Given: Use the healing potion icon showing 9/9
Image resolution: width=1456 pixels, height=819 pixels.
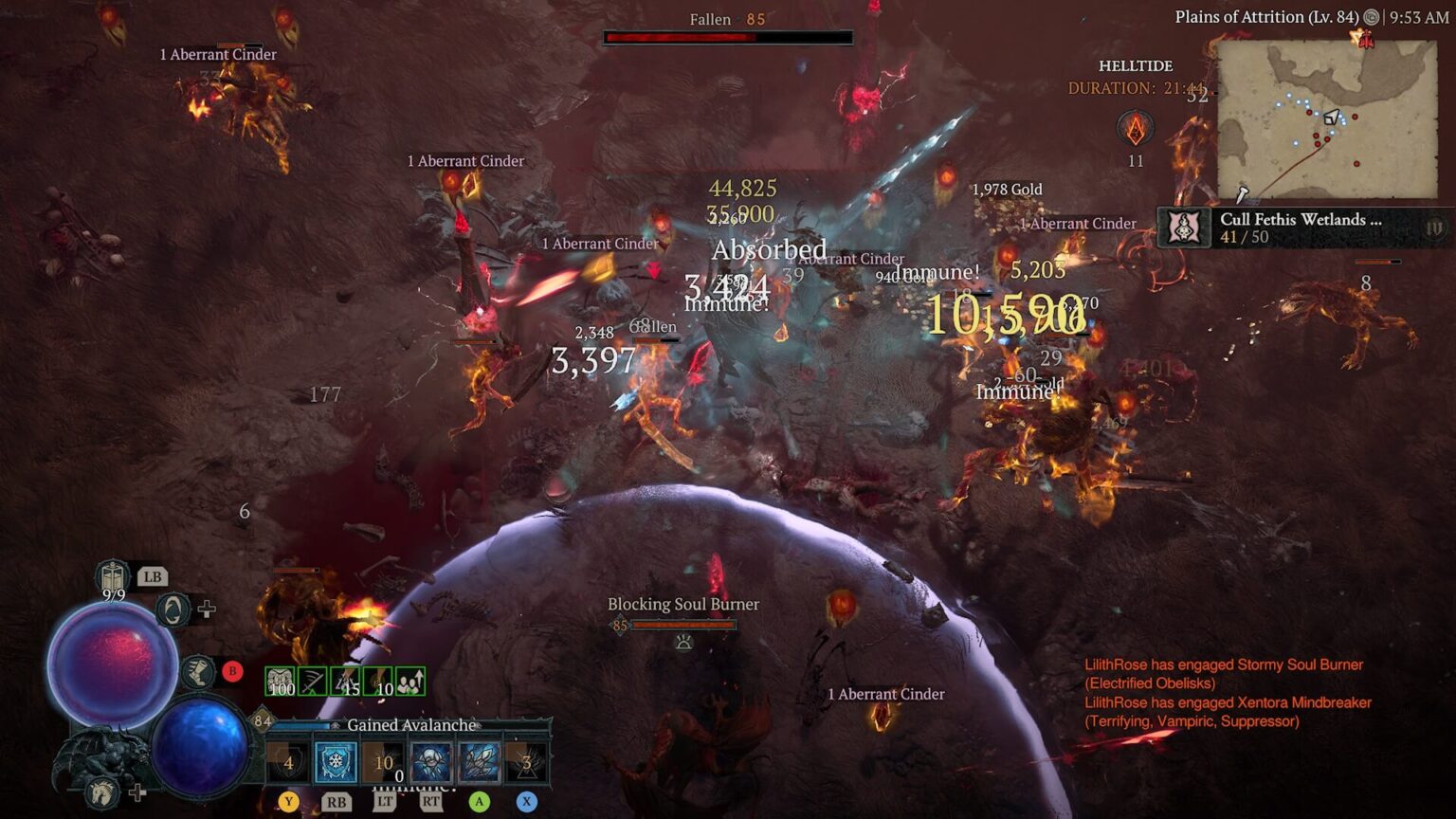Looking at the screenshot, I should pos(113,576).
